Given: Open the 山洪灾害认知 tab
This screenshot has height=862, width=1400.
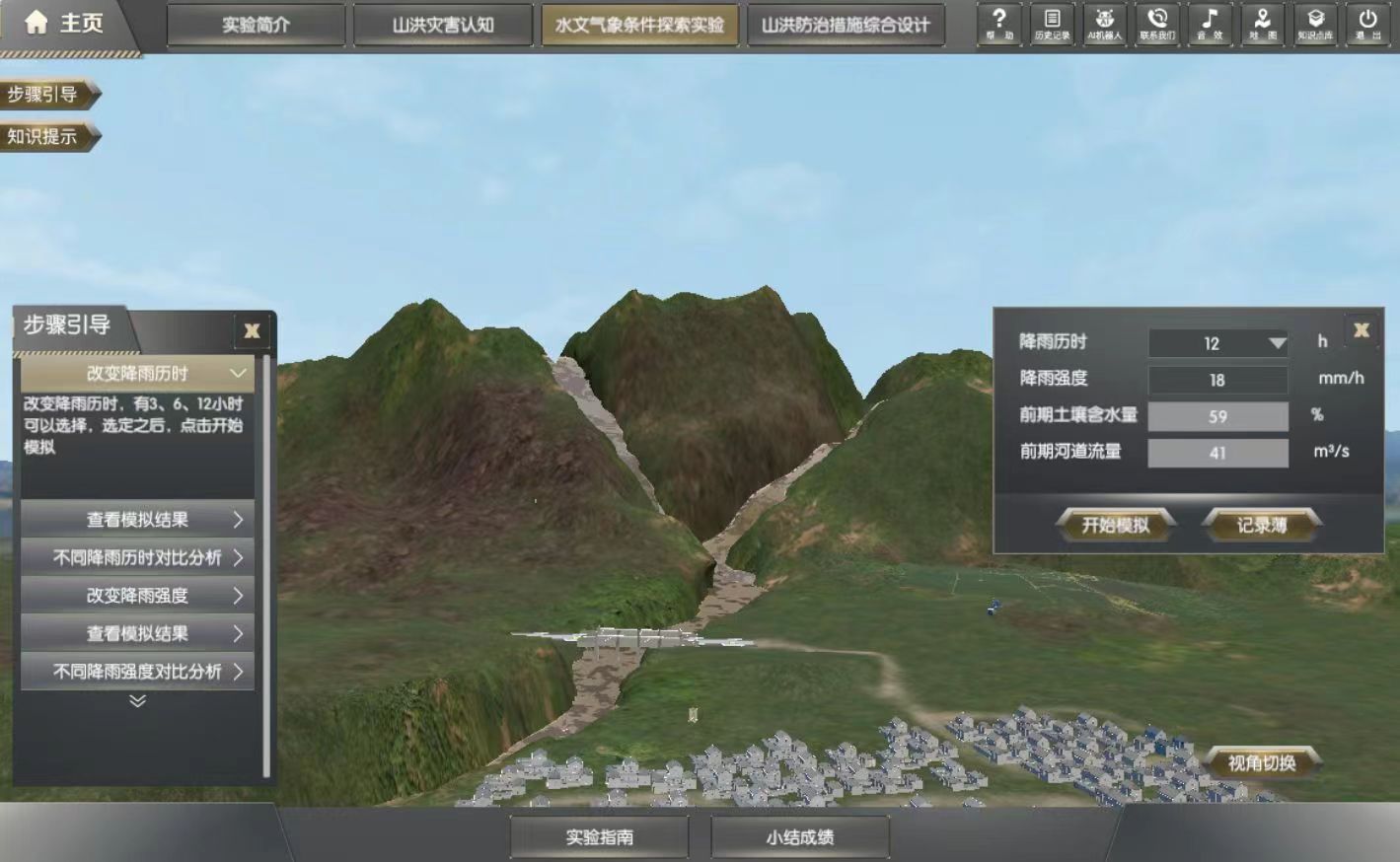Looking at the screenshot, I should pos(443,26).
